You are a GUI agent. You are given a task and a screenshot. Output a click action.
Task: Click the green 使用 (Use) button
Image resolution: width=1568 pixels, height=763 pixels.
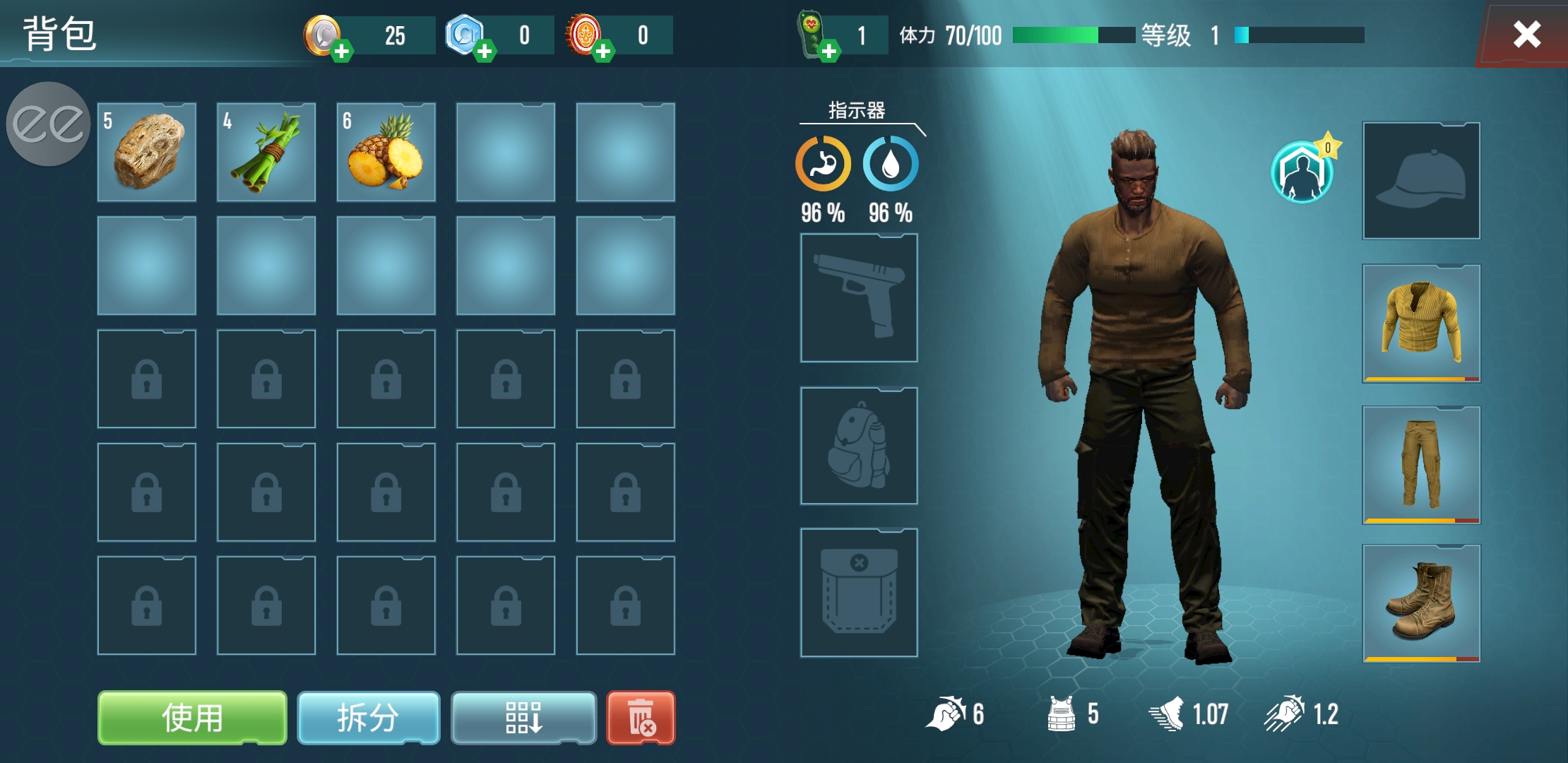(192, 718)
